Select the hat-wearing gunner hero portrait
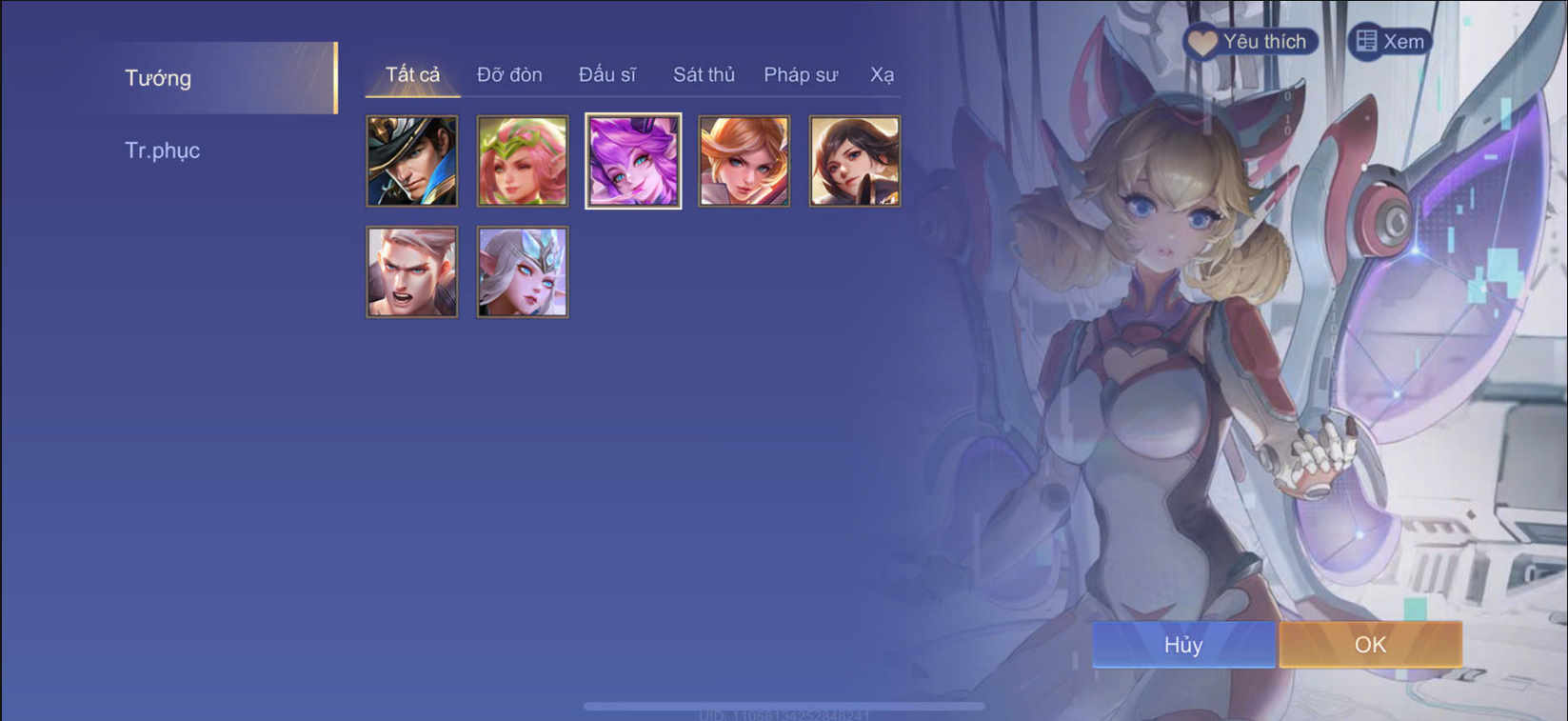The width and height of the screenshot is (1568, 721). coord(411,159)
